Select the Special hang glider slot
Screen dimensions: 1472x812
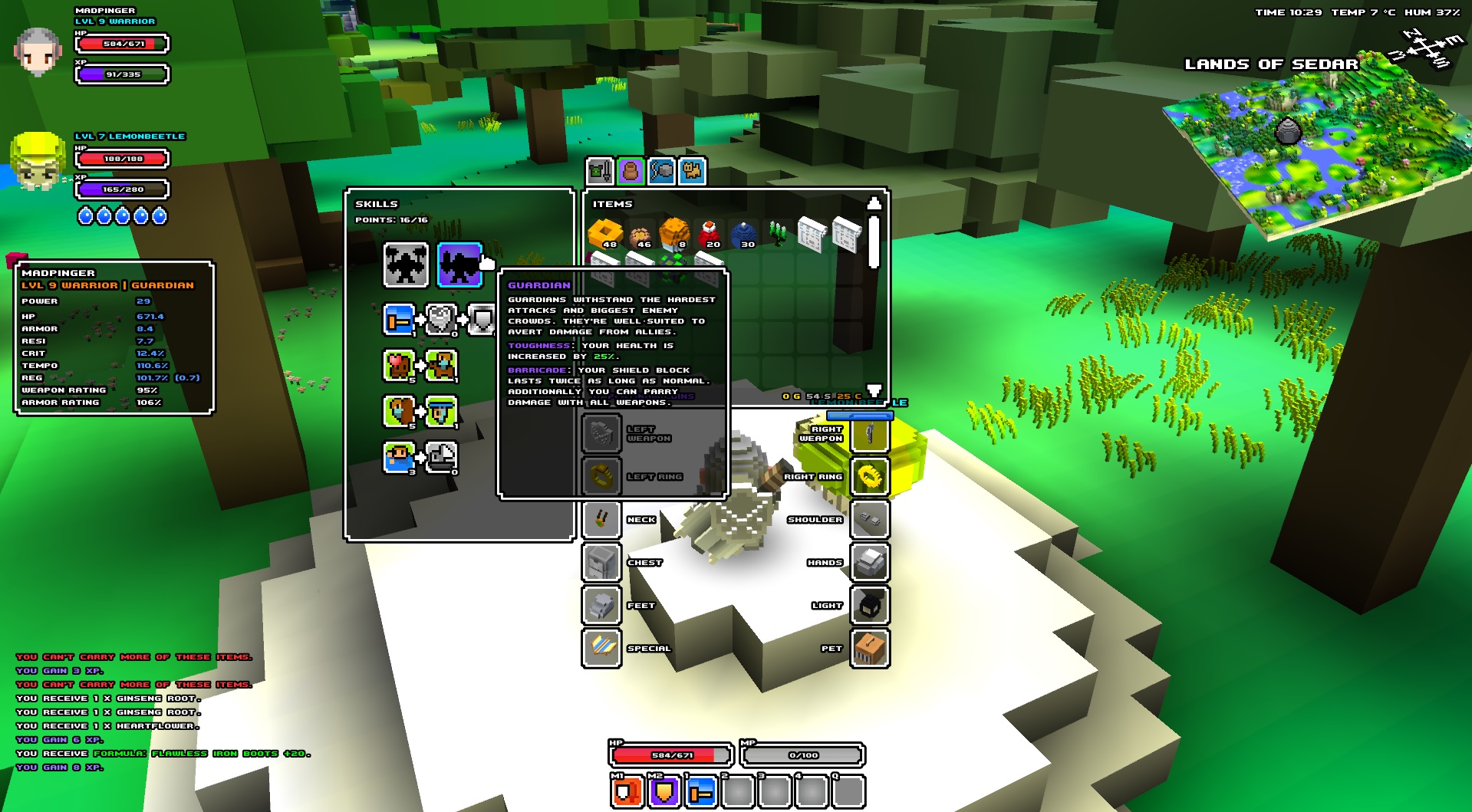pos(601,648)
